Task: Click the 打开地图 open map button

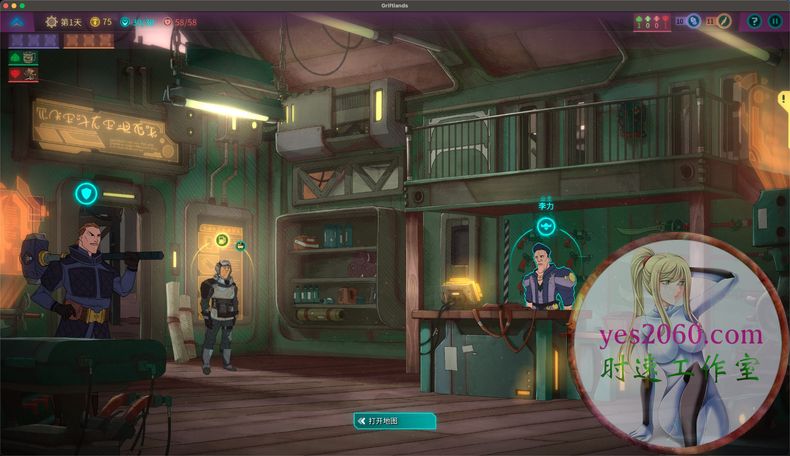Action: point(395,421)
